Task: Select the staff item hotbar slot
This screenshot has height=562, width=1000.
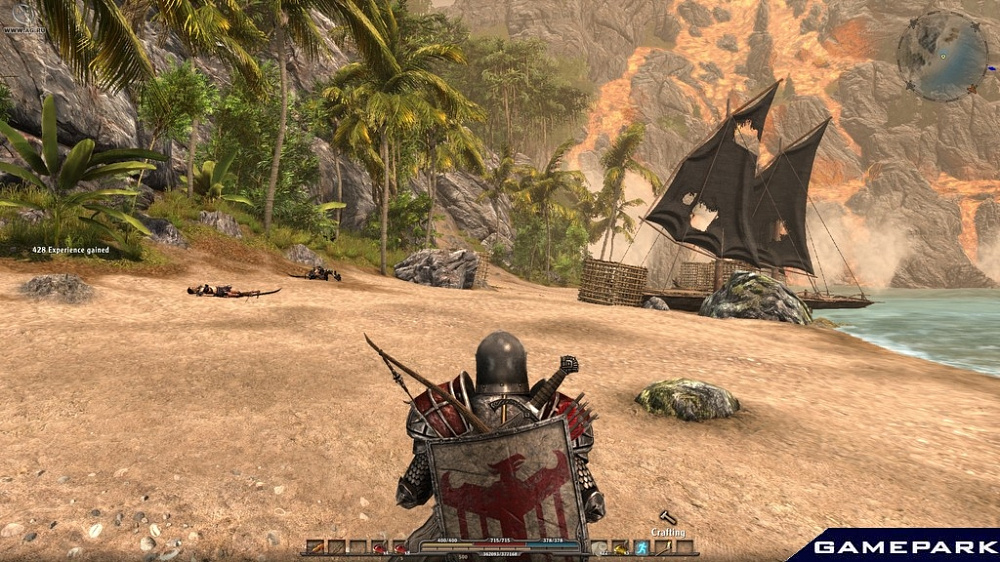Action: pos(663,548)
